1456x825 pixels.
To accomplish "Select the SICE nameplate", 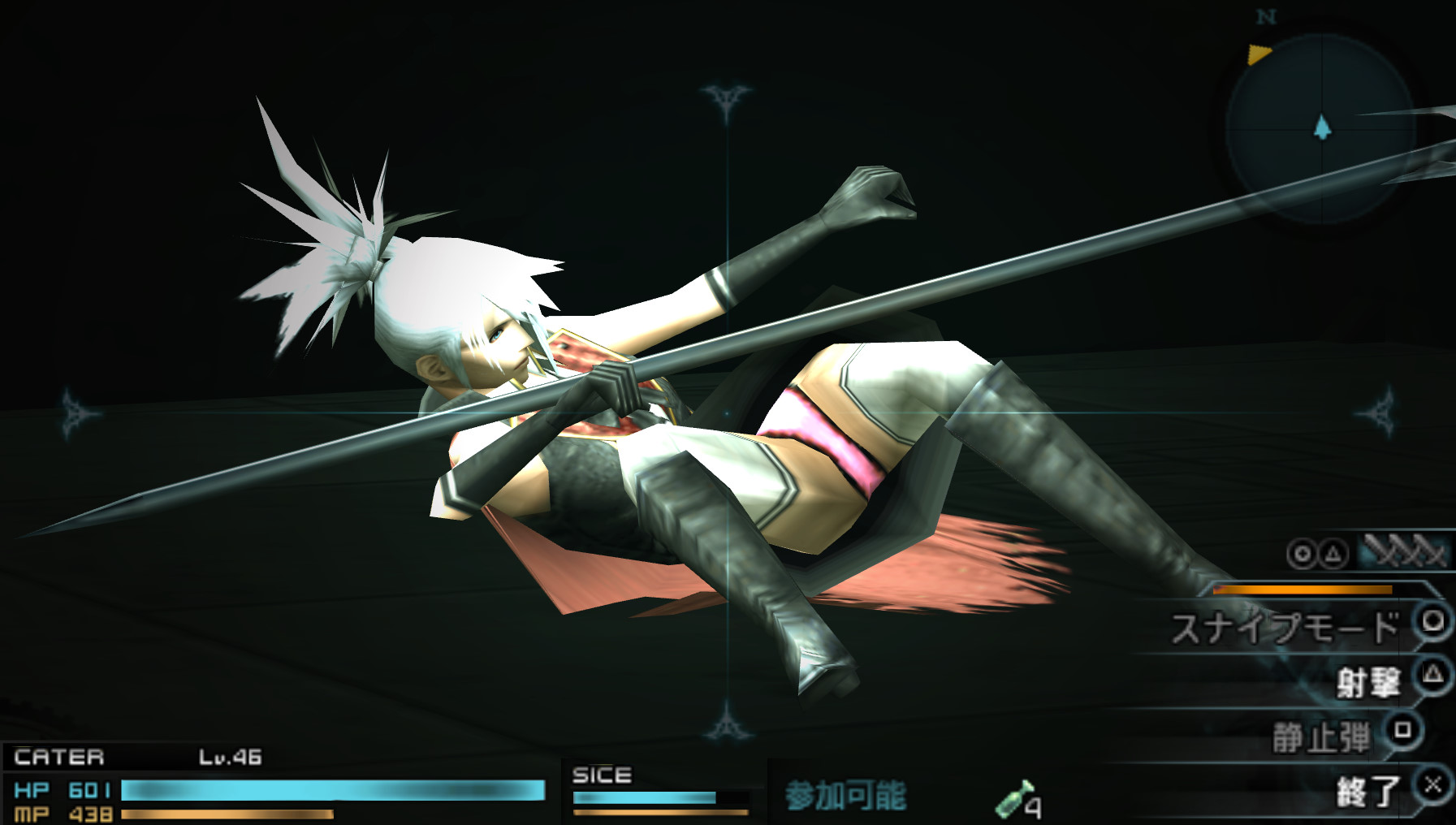I will tap(601, 775).
